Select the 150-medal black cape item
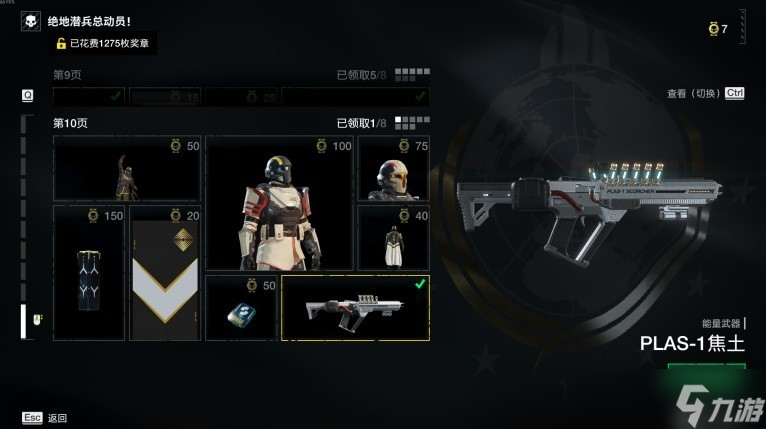The width and height of the screenshot is (766, 429). tap(89, 272)
